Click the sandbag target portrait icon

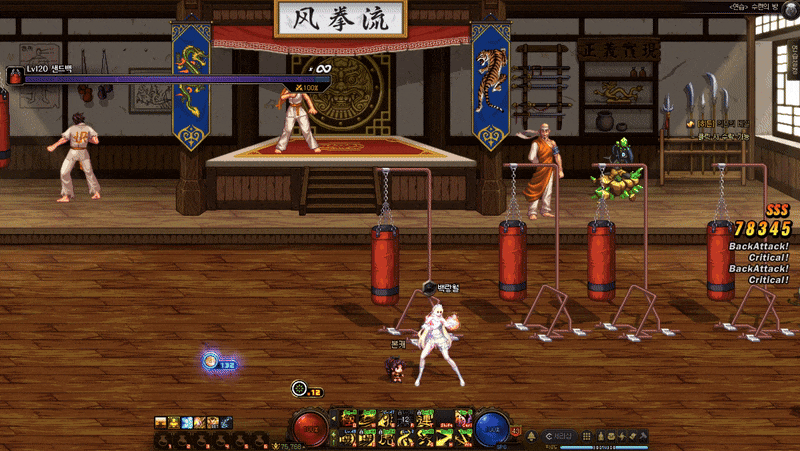coord(15,76)
